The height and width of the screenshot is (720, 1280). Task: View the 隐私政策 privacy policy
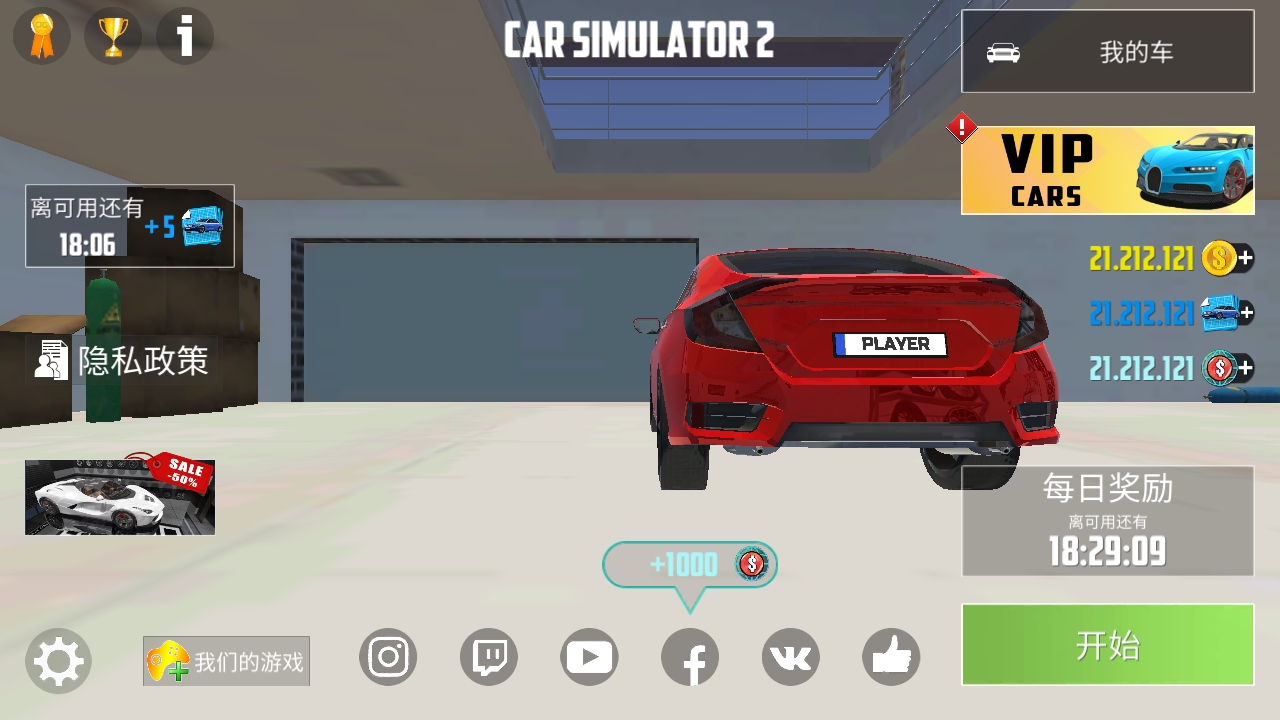[122, 360]
